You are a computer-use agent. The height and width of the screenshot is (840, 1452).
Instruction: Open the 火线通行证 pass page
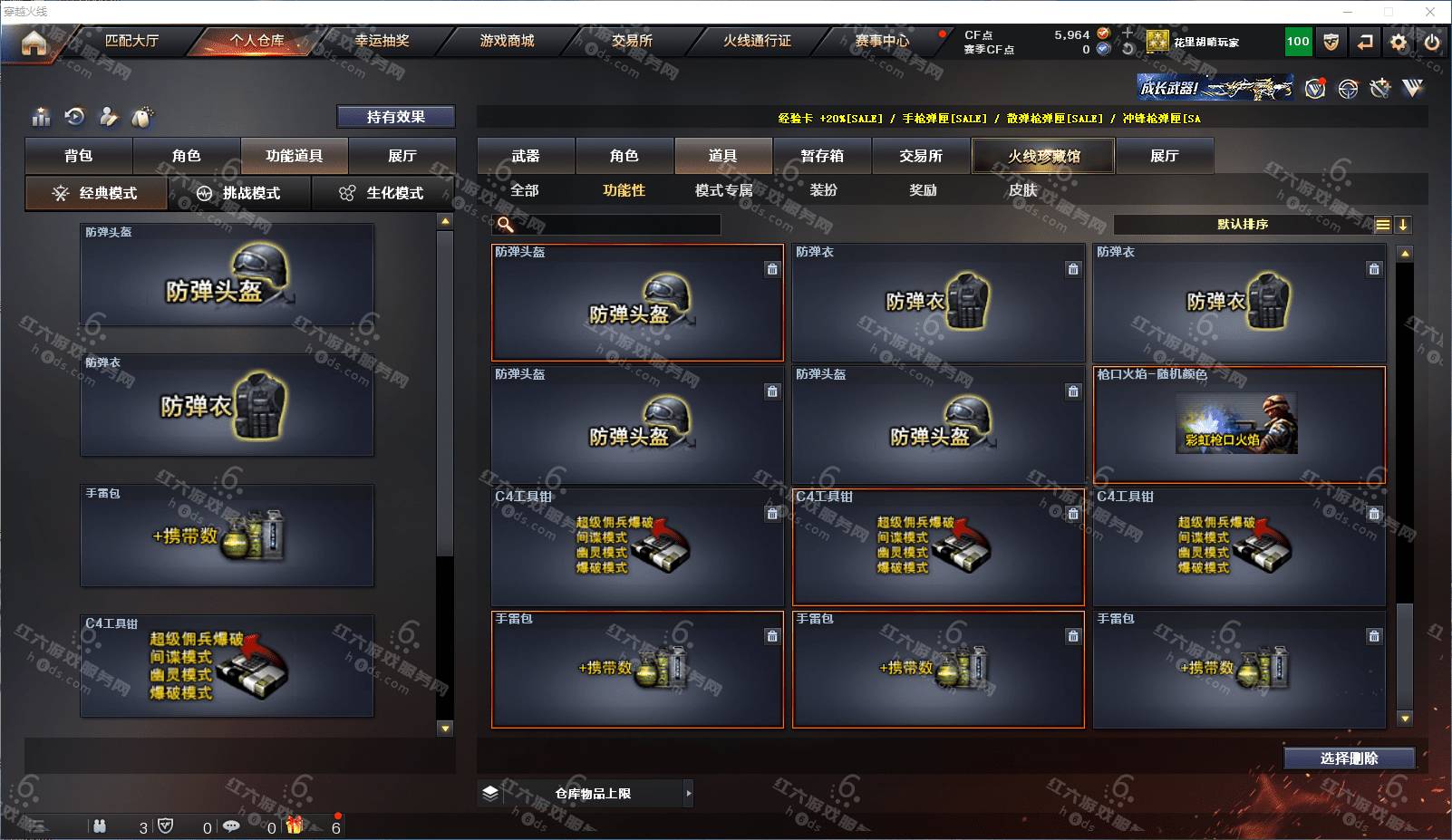[757, 41]
